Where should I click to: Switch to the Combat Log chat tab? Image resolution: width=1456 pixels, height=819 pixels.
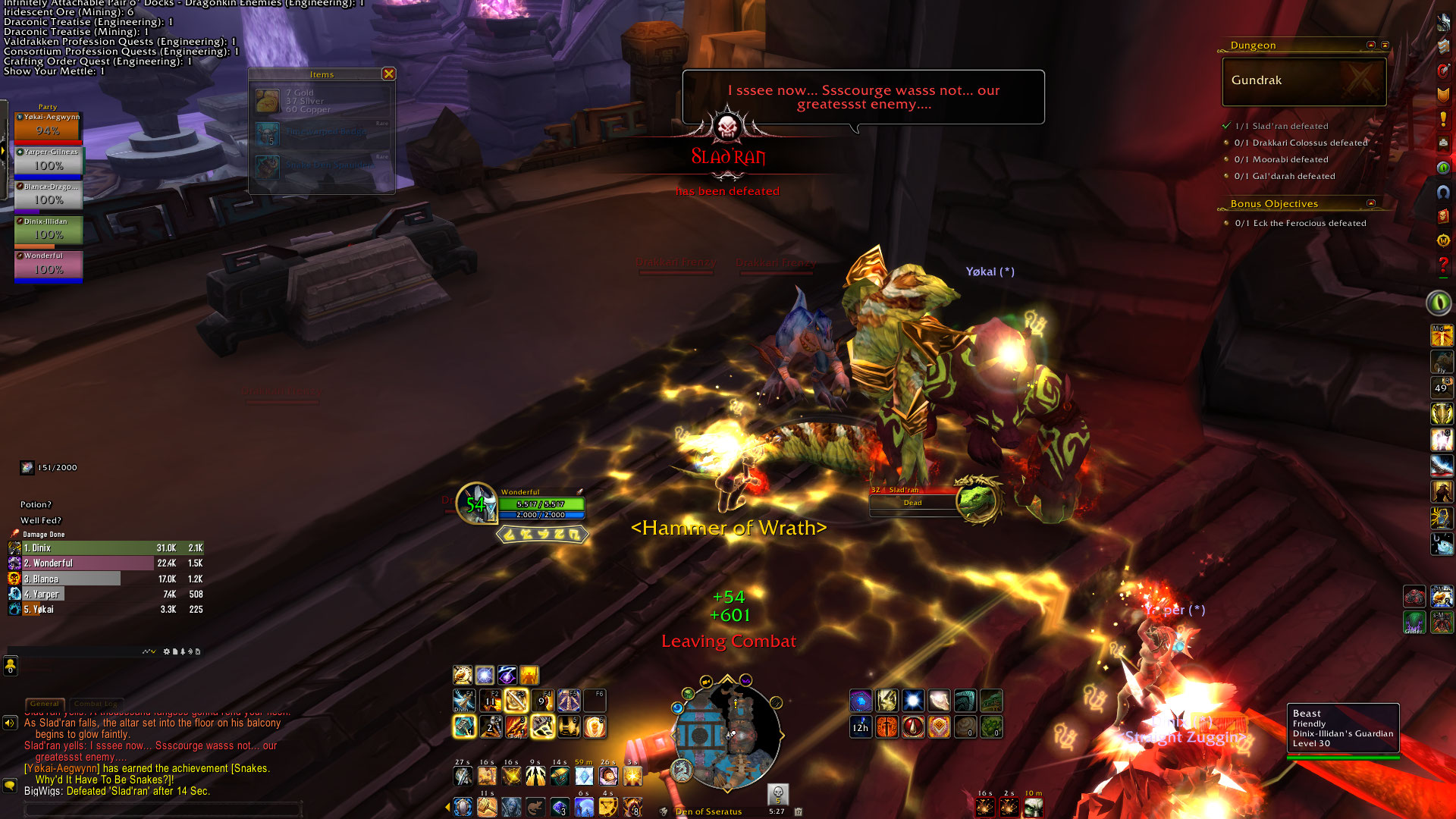(95, 704)
